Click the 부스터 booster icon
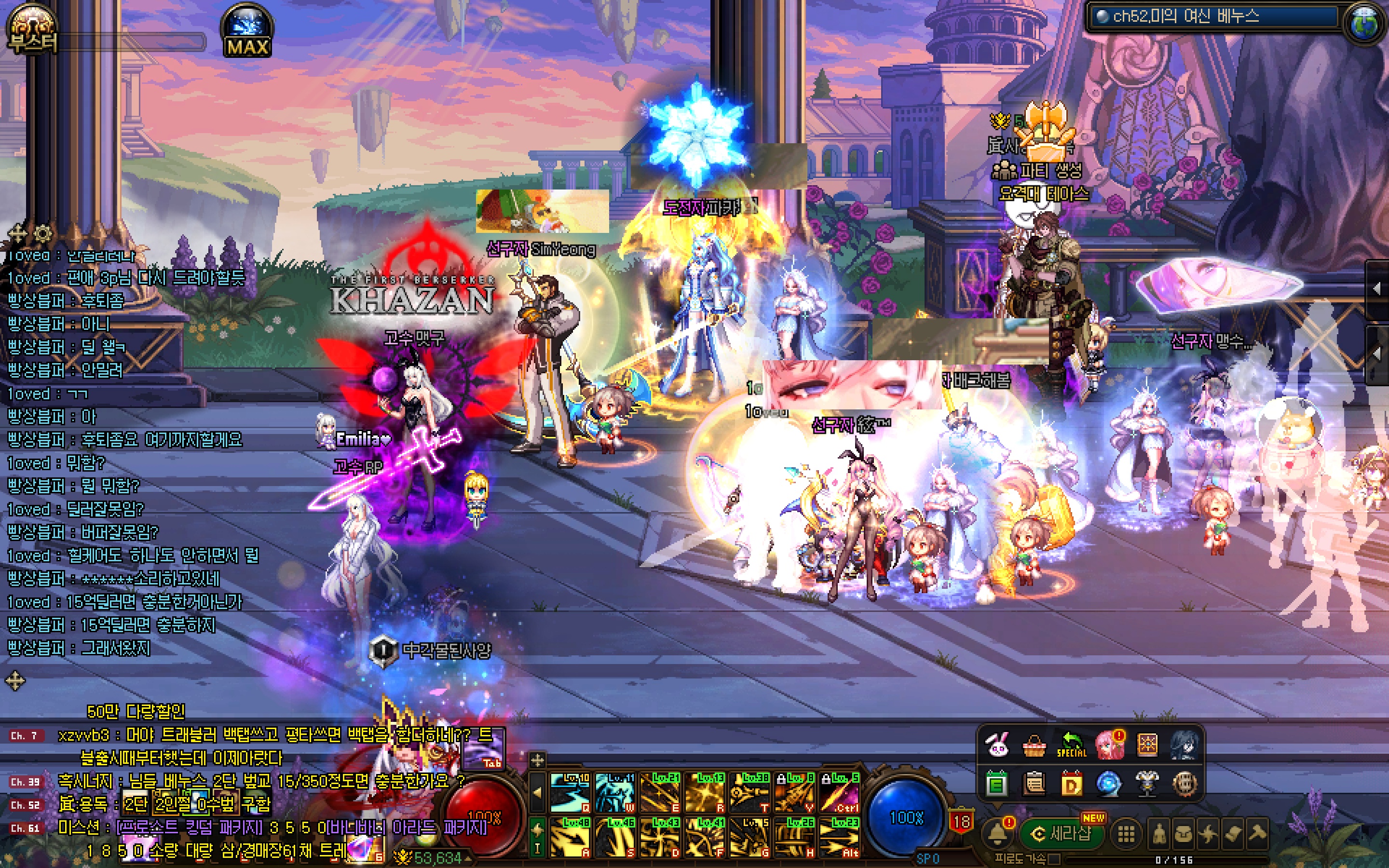This screenshot has width=1389, height=868. 32,30
